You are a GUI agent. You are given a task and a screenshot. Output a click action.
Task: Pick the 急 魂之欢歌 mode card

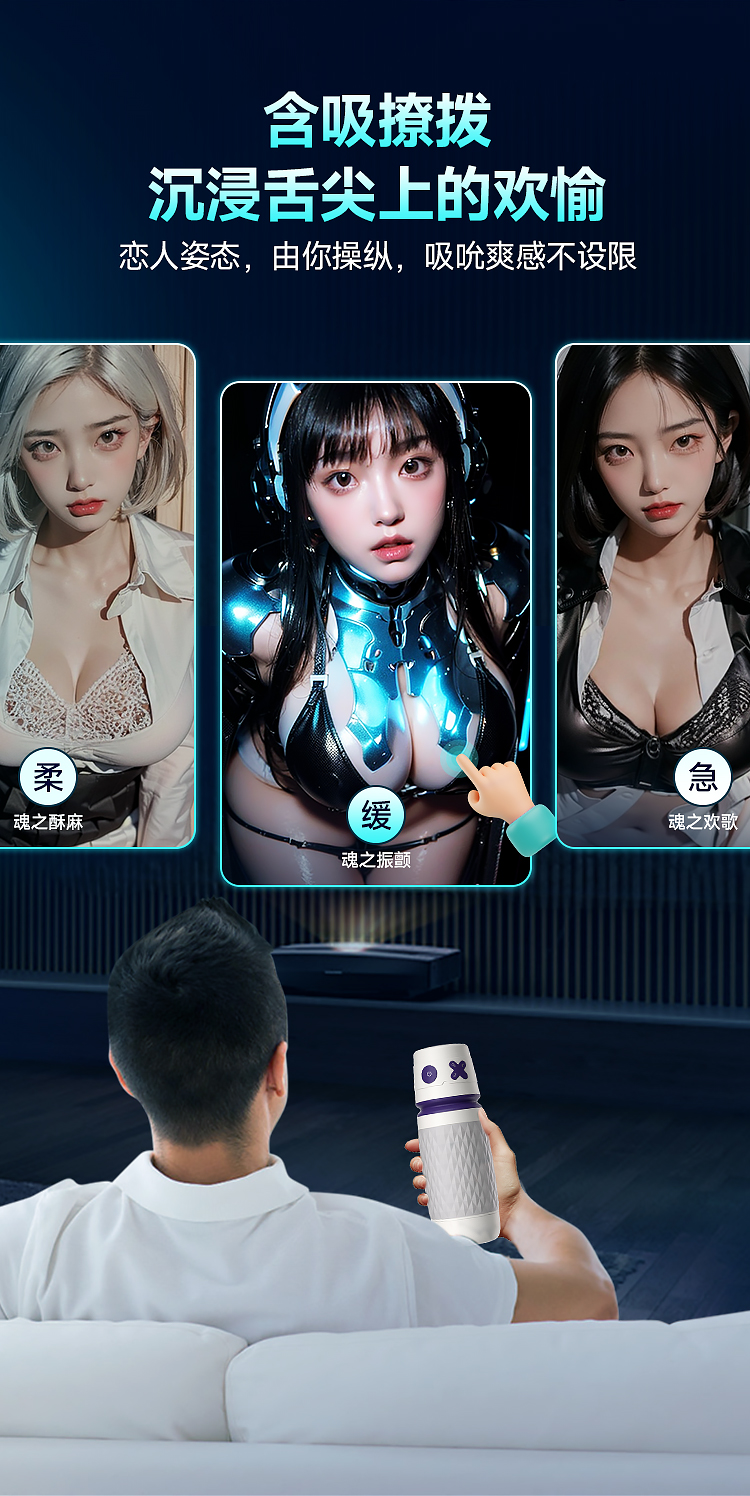tap(654, 596)
